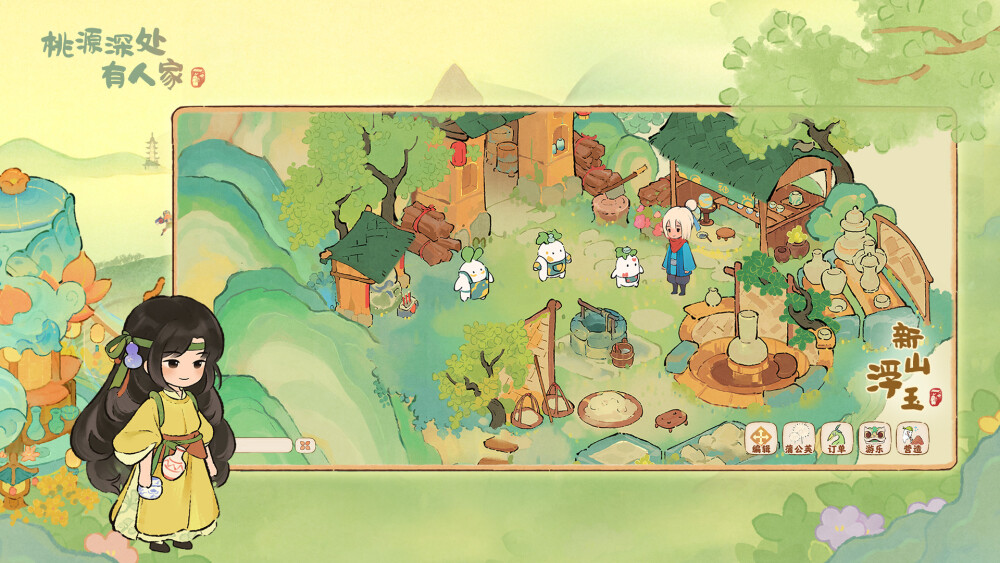
Task: Select the 游乐 lion-head amusement button
Action: [x=874, y=438]
